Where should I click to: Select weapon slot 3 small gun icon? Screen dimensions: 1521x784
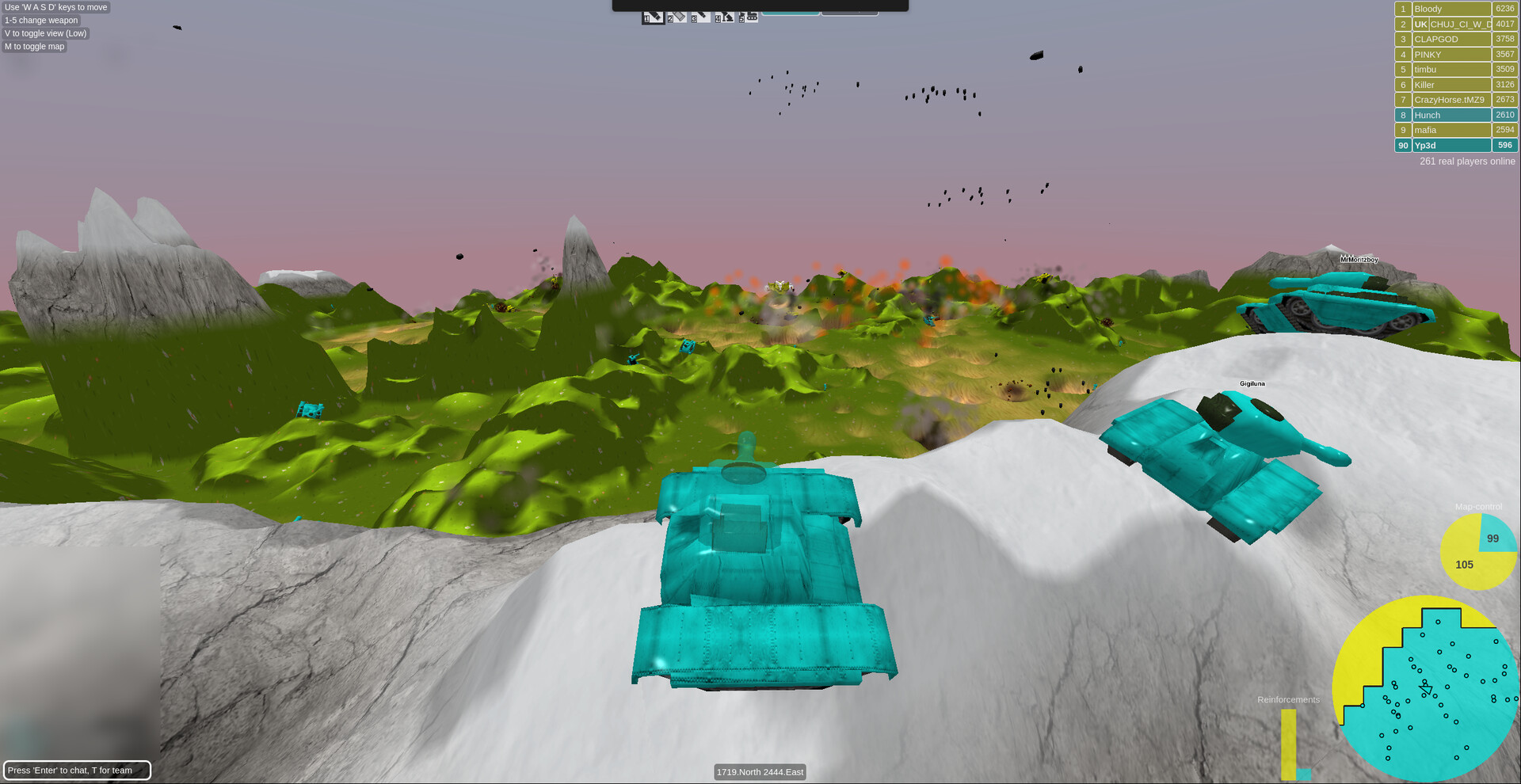coord(701,17)
